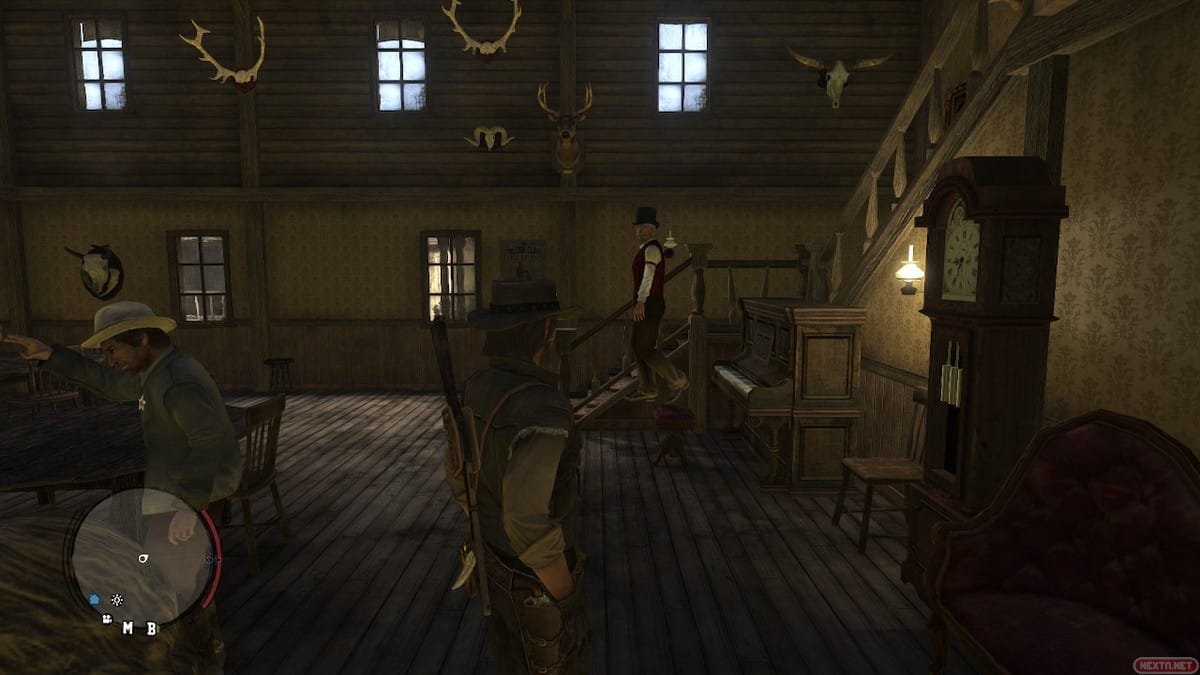Click the player position arrow on minimap
Screen dimensions: 1200x675
tap(143, 557)
